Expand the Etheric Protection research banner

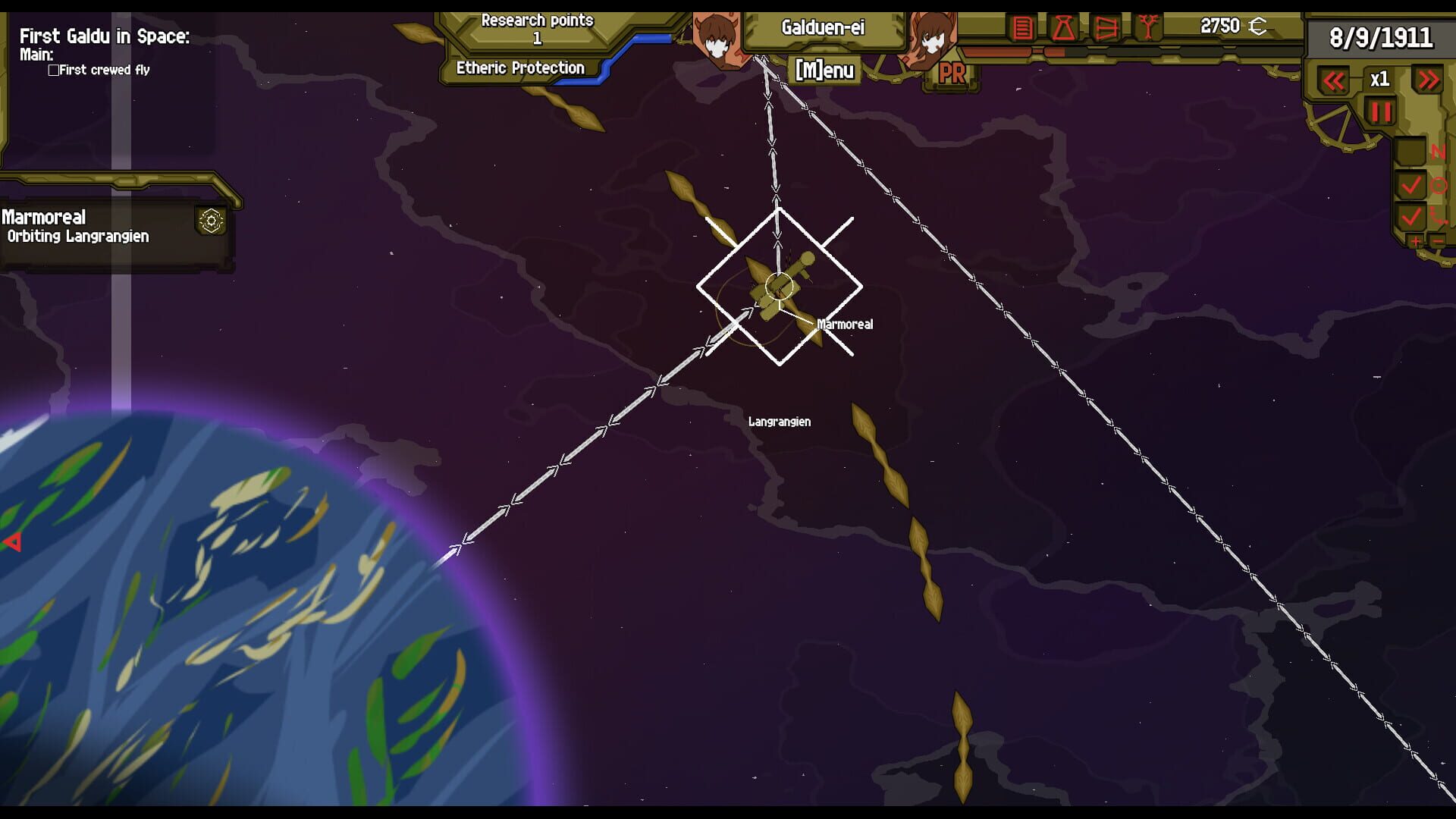(519, 67)
